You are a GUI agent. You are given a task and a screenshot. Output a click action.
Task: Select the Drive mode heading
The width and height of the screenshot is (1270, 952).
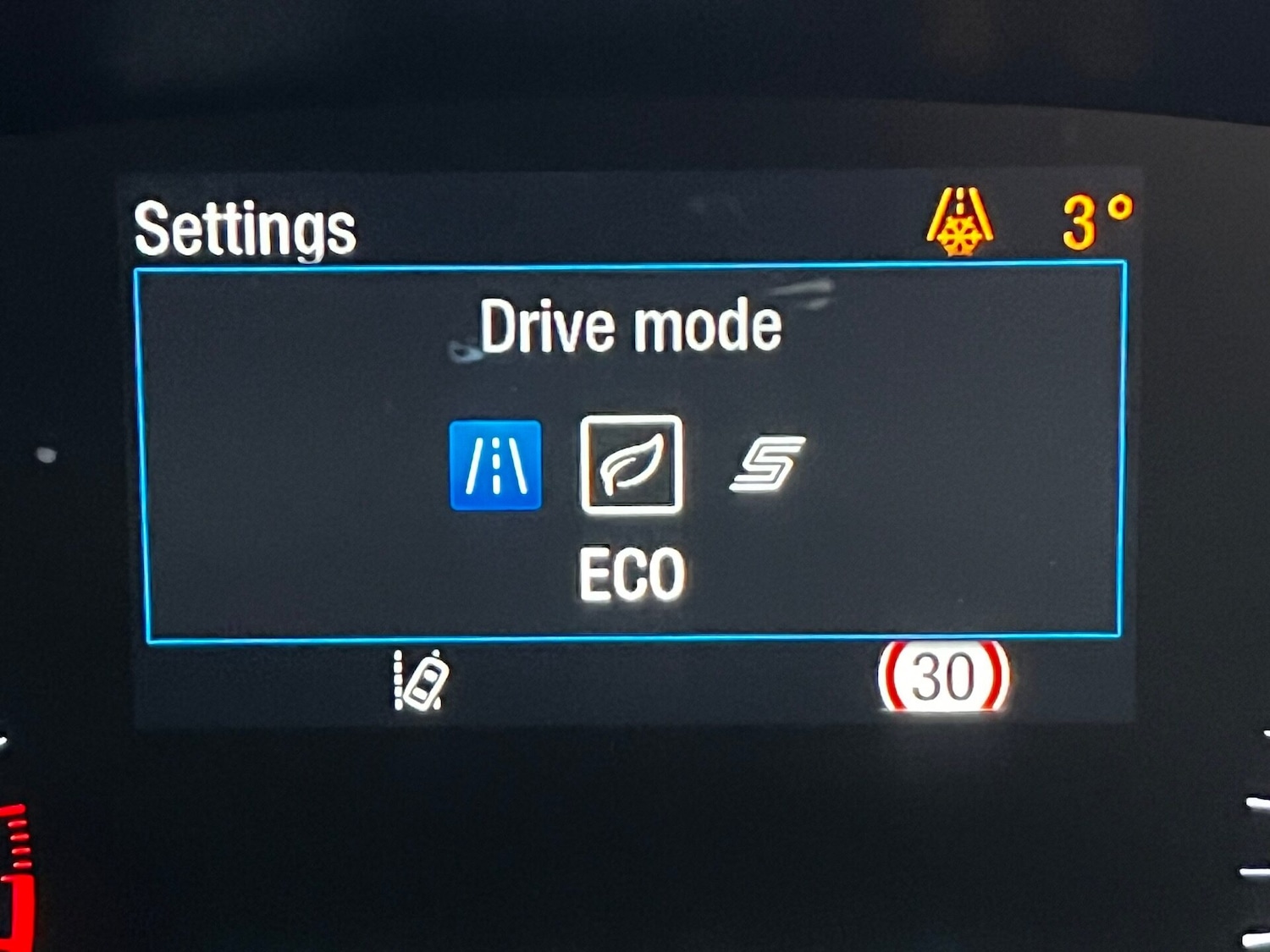(631, 326)
